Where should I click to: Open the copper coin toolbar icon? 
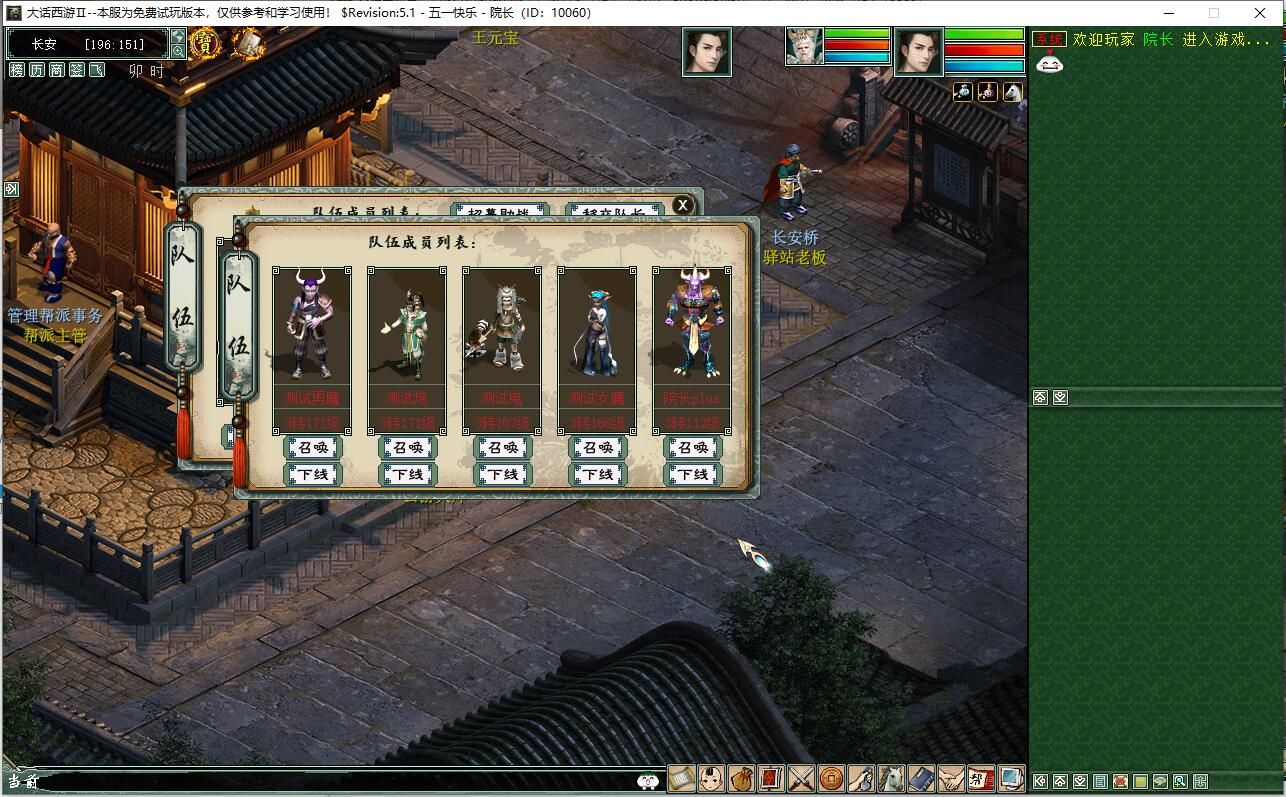[x=831, y=778]
